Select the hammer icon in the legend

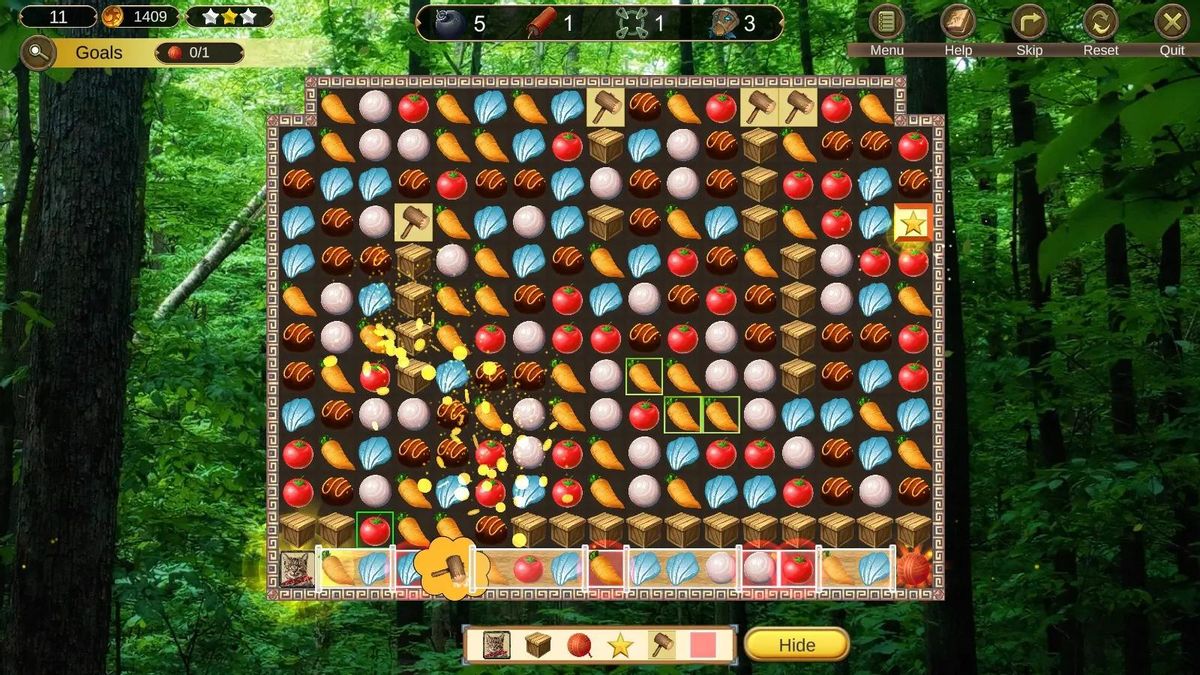tap(661, 645)
